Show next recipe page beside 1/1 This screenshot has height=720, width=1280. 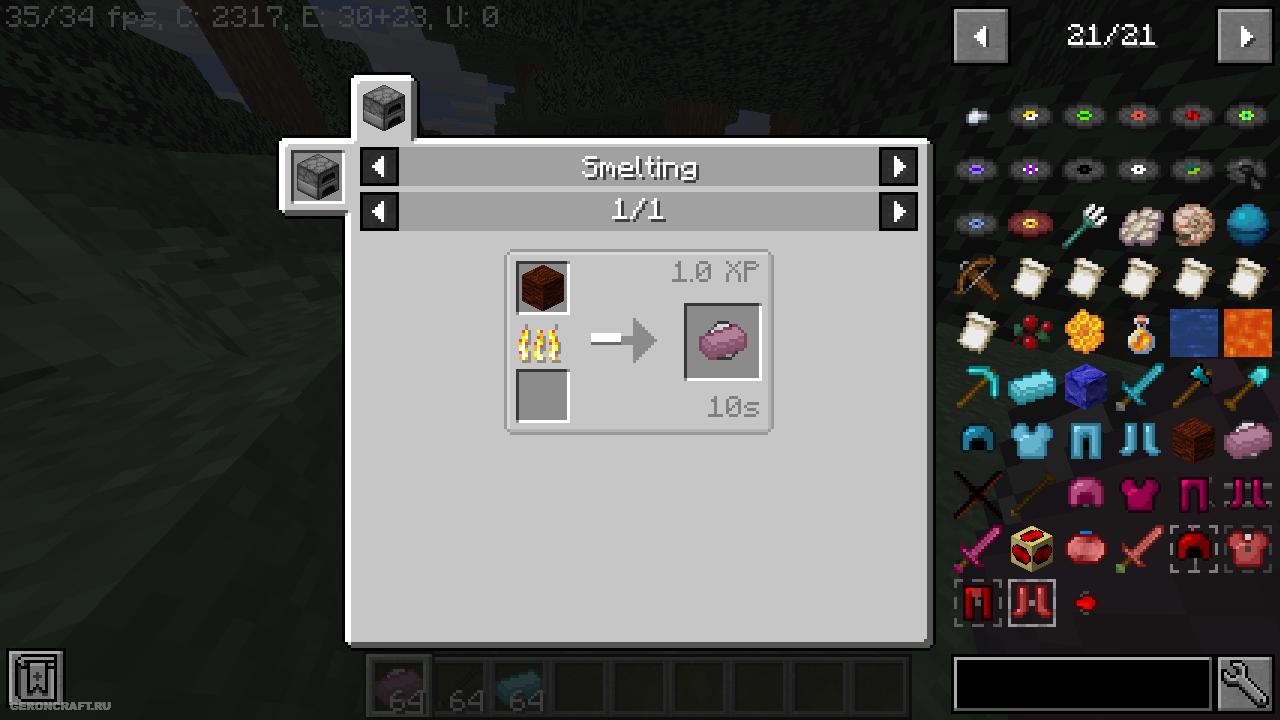tap(898, 211)
